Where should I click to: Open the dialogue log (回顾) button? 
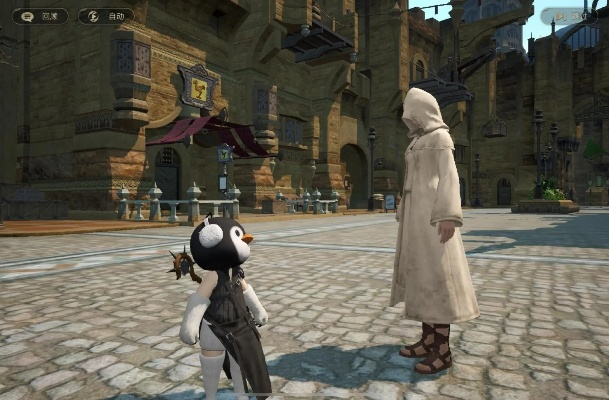40,16
